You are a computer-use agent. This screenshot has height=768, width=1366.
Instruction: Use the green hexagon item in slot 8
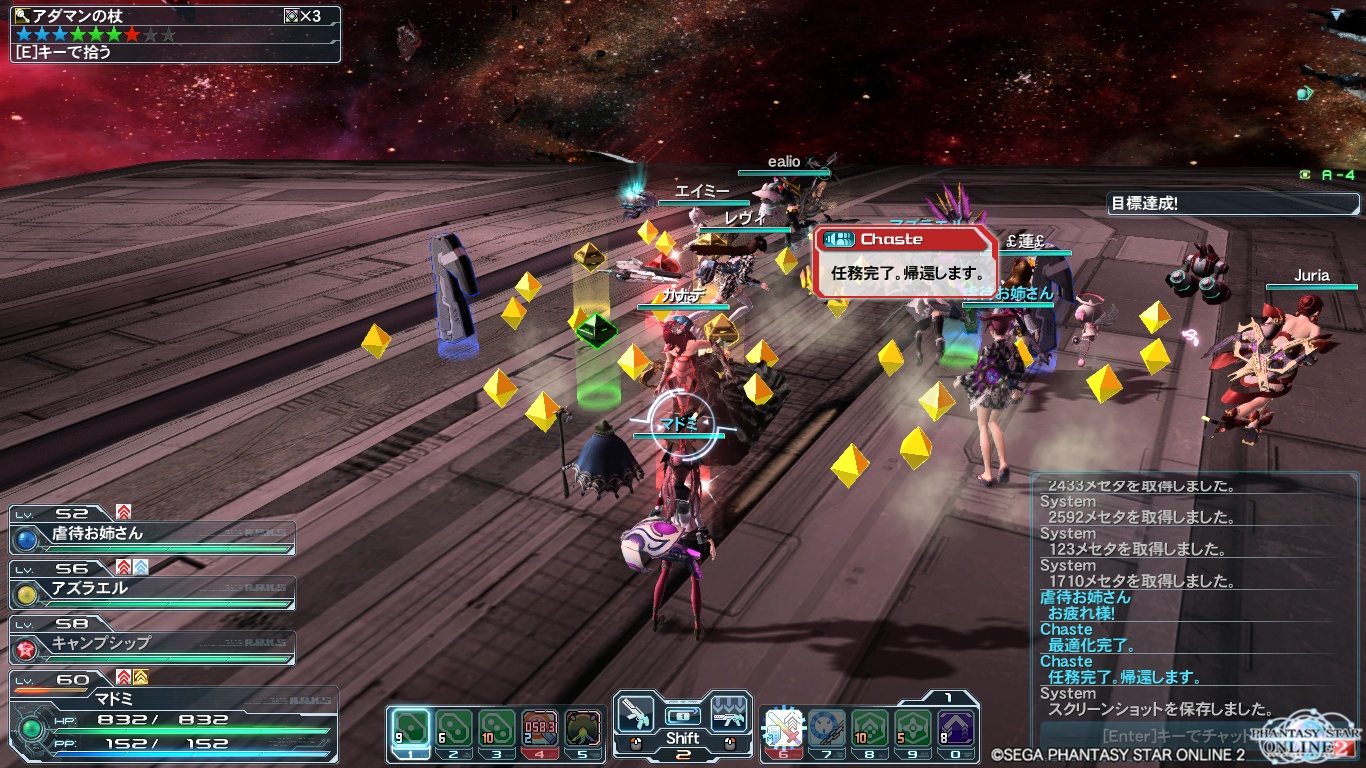tap(869, 727)
